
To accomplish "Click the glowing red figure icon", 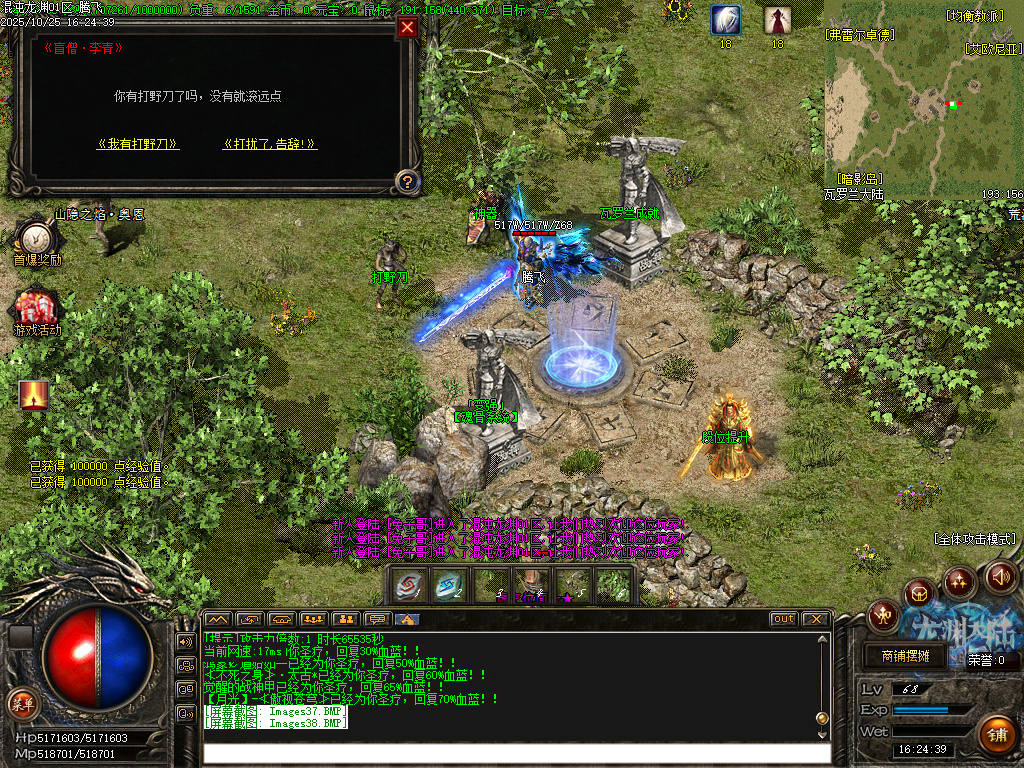I will [x=34, y=395].
